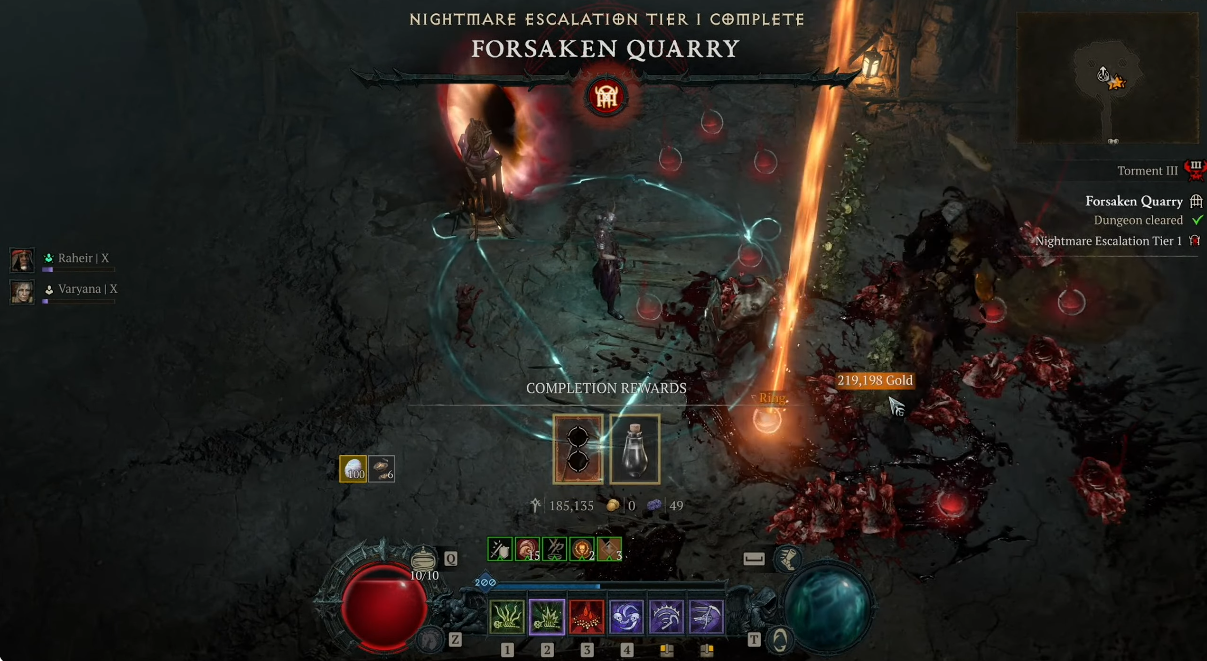Open the town portal swirl icon
This screenshot has height=661, width=1207.
(x=780, y=638)
